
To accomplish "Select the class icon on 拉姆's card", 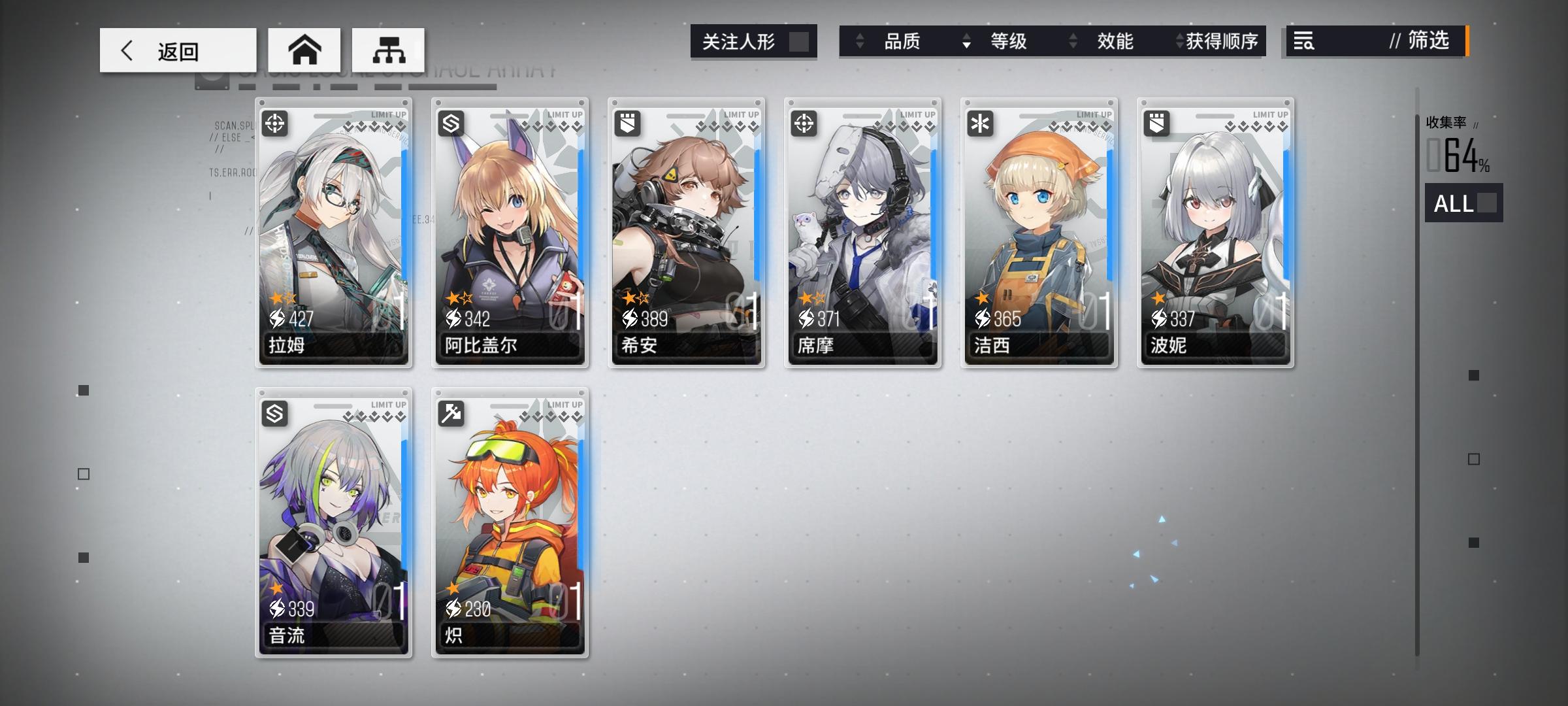I will pos(275,124).
